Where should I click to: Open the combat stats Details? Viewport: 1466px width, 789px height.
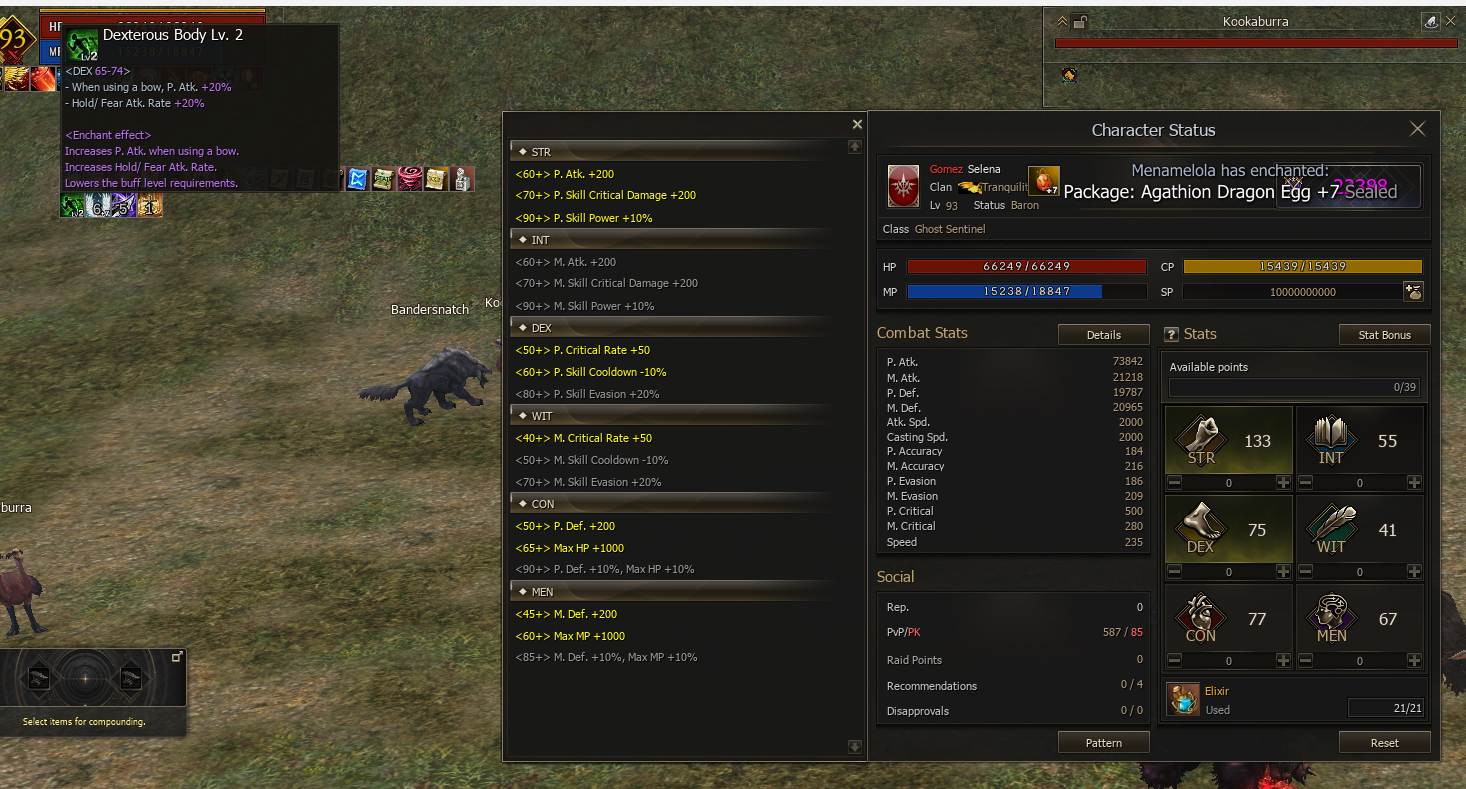[x=1103, y=335]
